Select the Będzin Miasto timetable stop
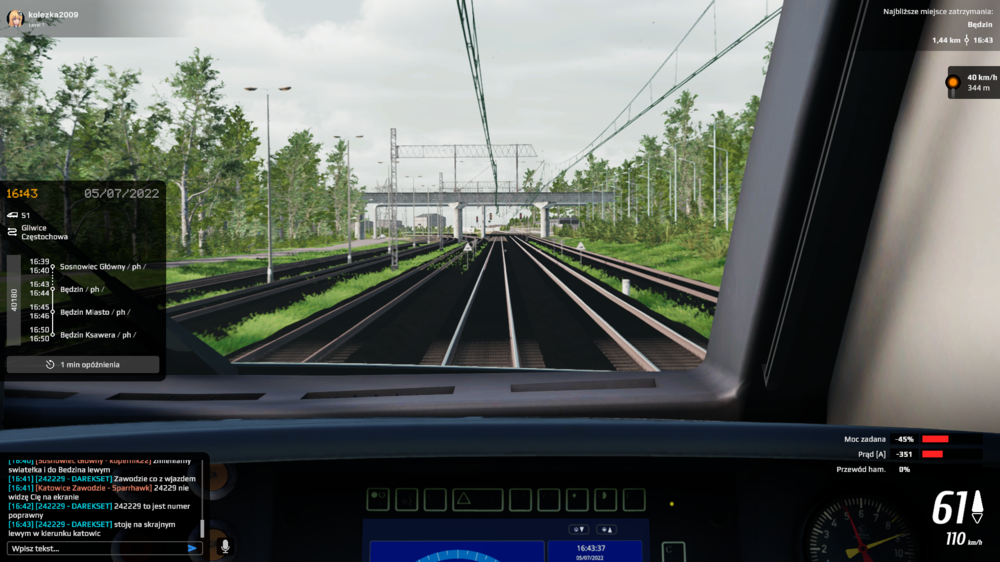 click(95, 312)
